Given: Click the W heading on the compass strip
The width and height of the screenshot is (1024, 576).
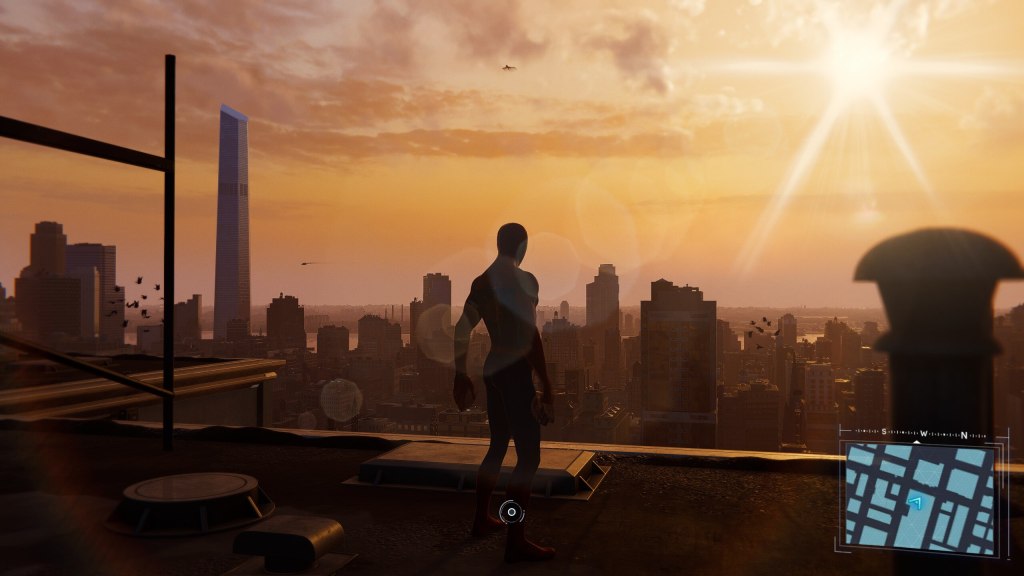Looking at the screenshot, I should tap(923, 433).
